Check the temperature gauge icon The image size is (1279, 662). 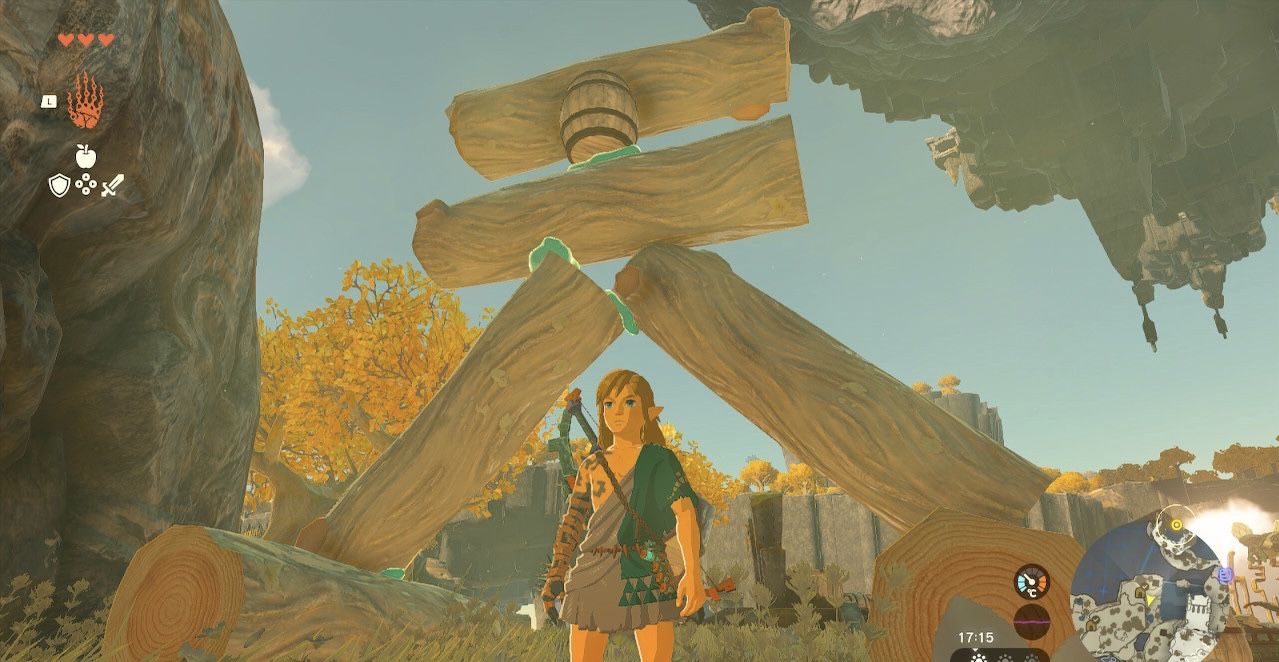click(x=1031, y=582)
